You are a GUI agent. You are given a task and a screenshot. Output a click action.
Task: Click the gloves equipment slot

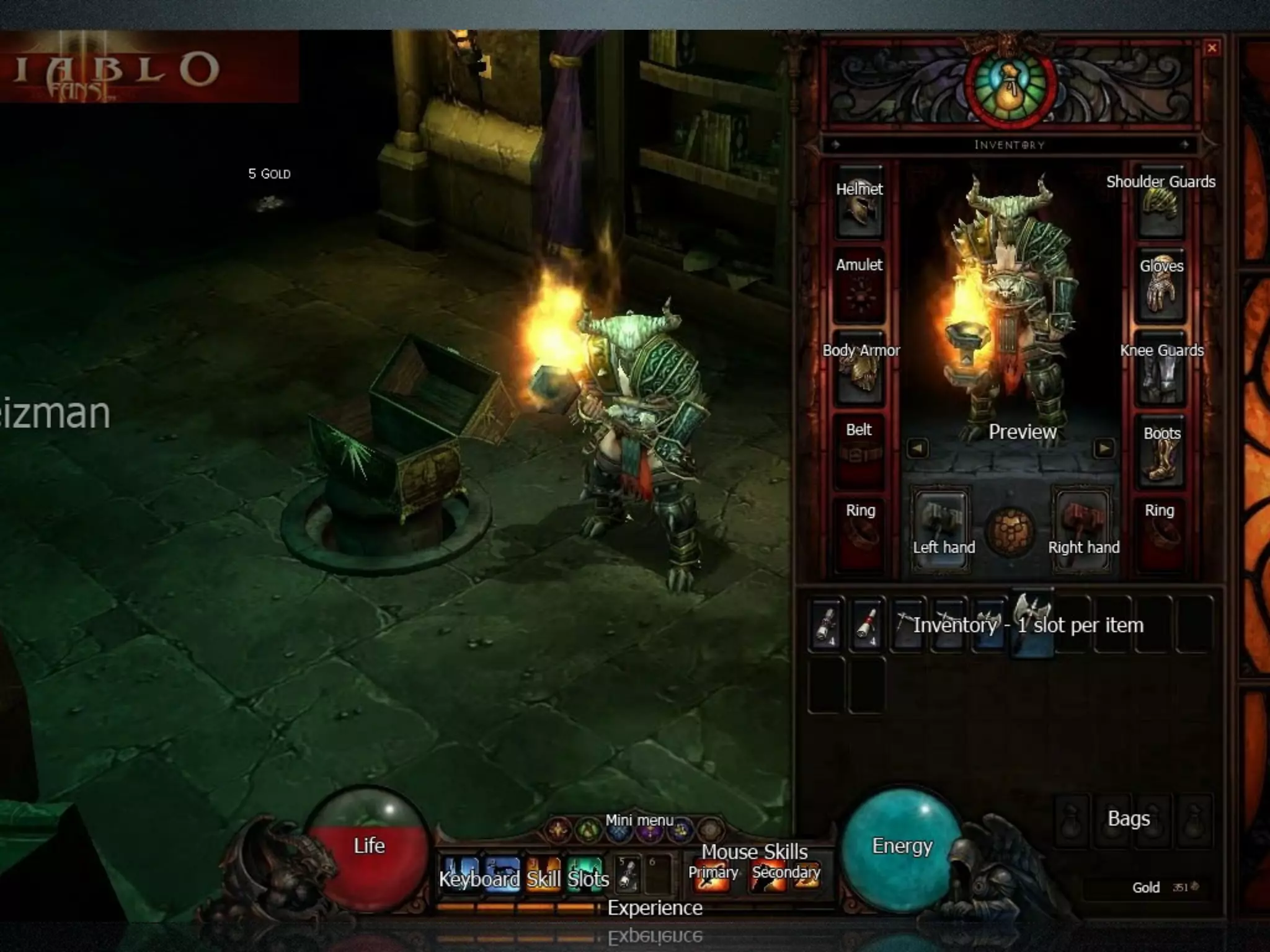pos(1161,286)
